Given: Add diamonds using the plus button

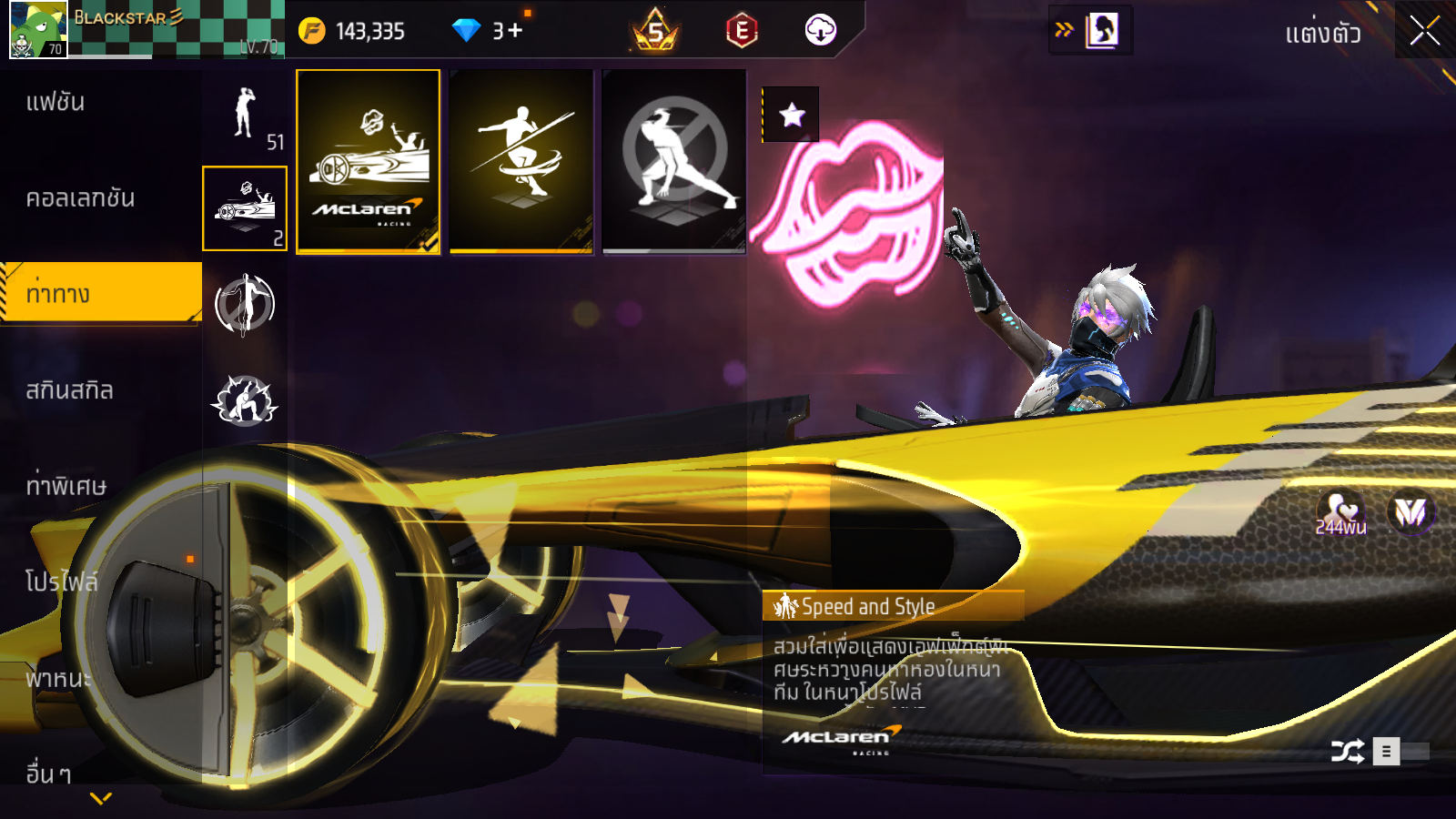Looking at the screenshot, I should (x=515, y=31).
